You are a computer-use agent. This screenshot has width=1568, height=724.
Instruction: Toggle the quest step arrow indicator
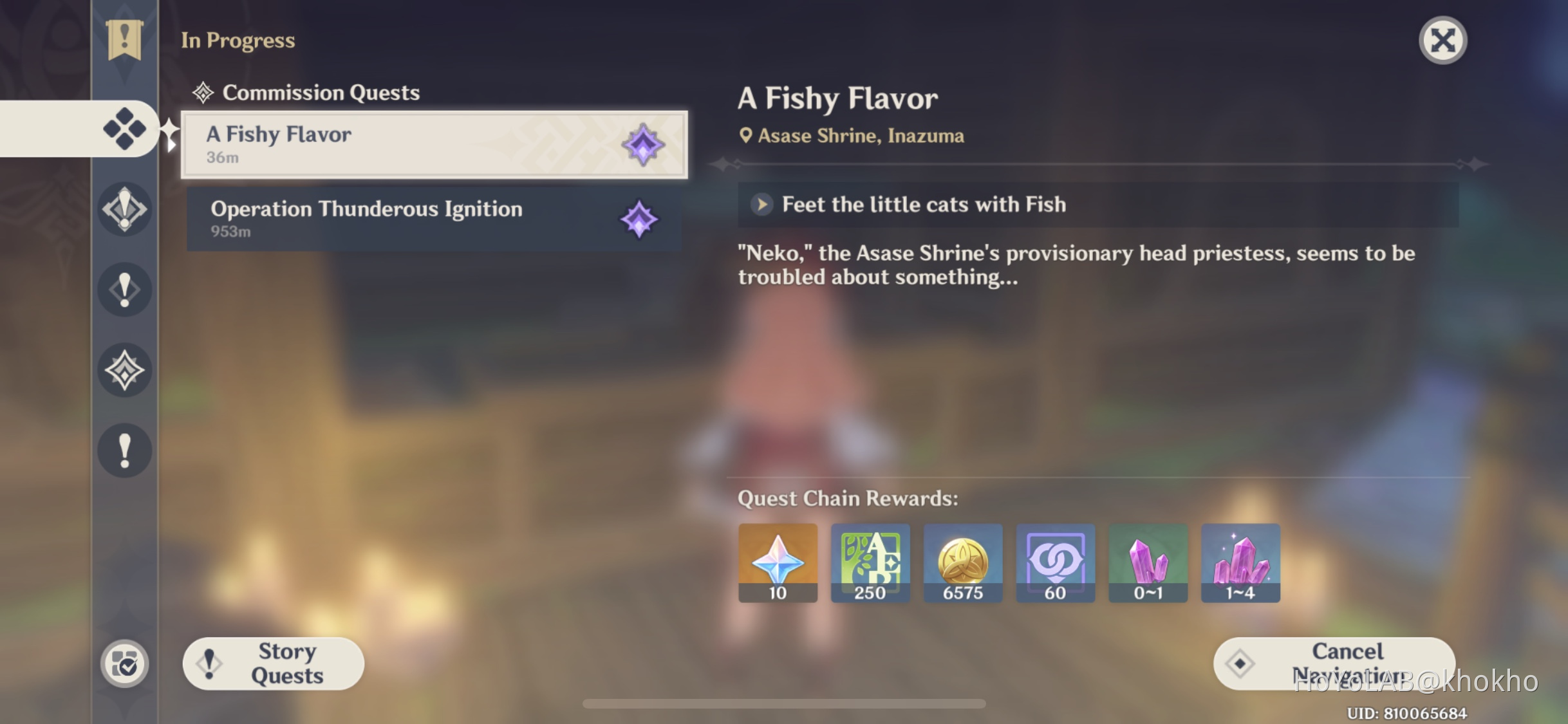(x=762, y=205)
